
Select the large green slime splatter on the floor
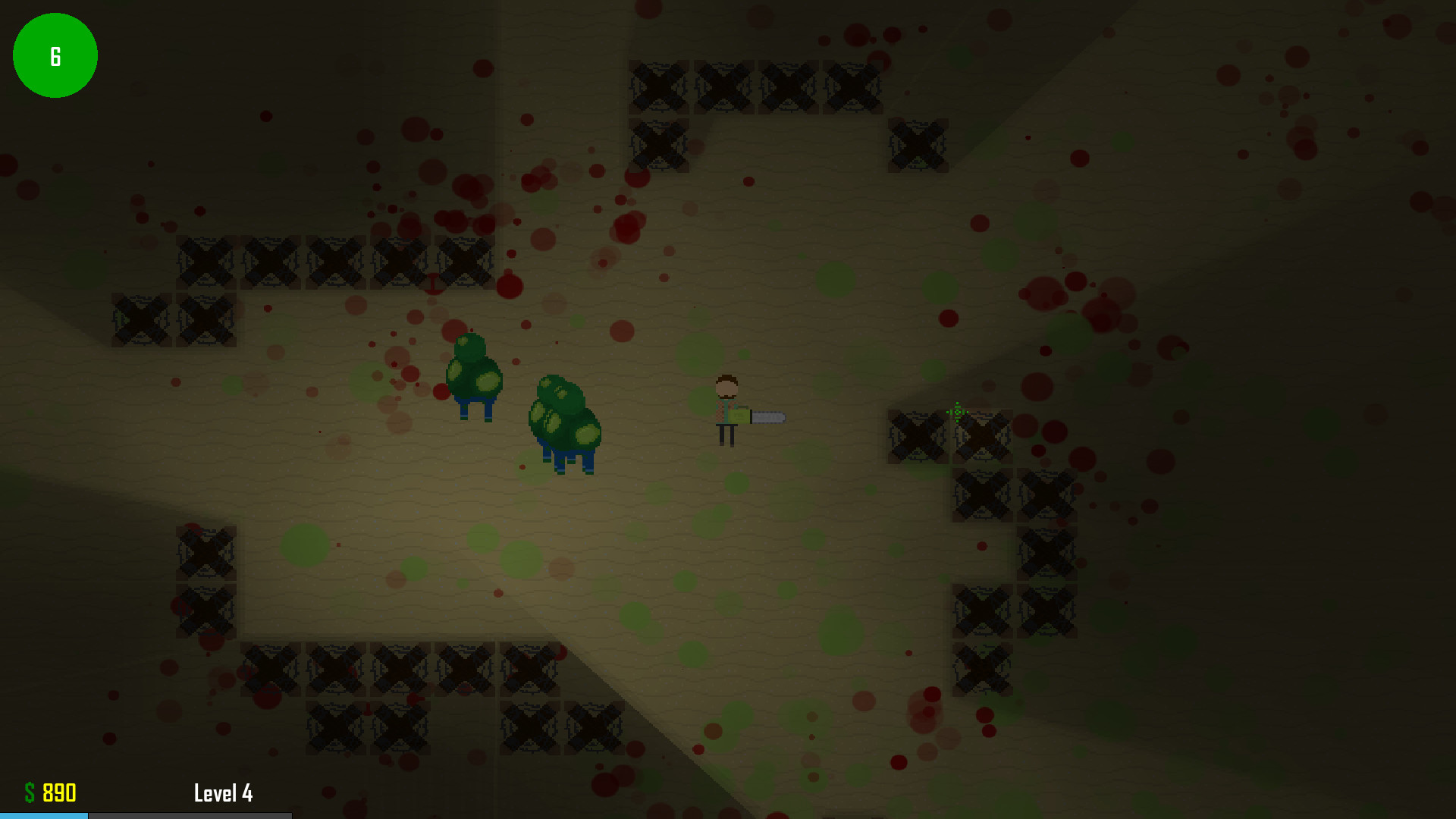click(x=303, y=544)
